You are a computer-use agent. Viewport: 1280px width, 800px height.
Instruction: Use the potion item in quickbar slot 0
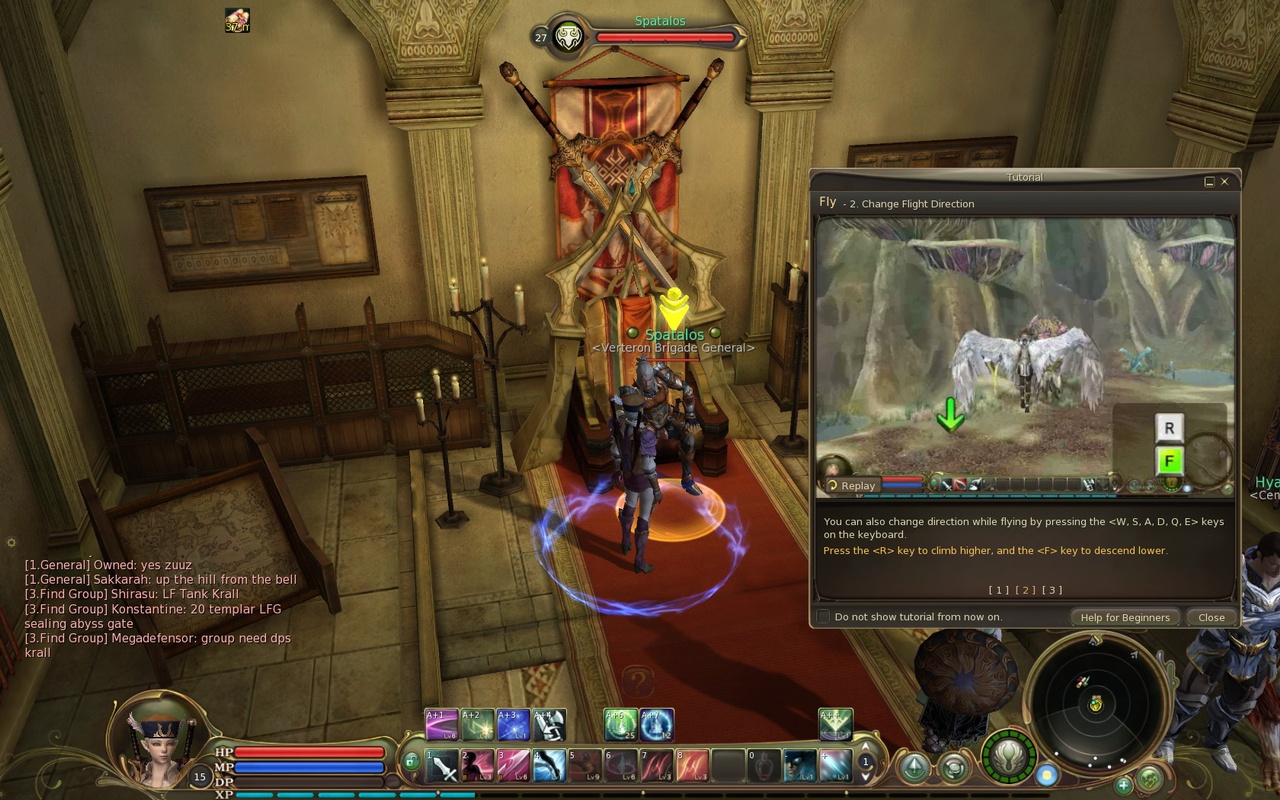[762, 766]
